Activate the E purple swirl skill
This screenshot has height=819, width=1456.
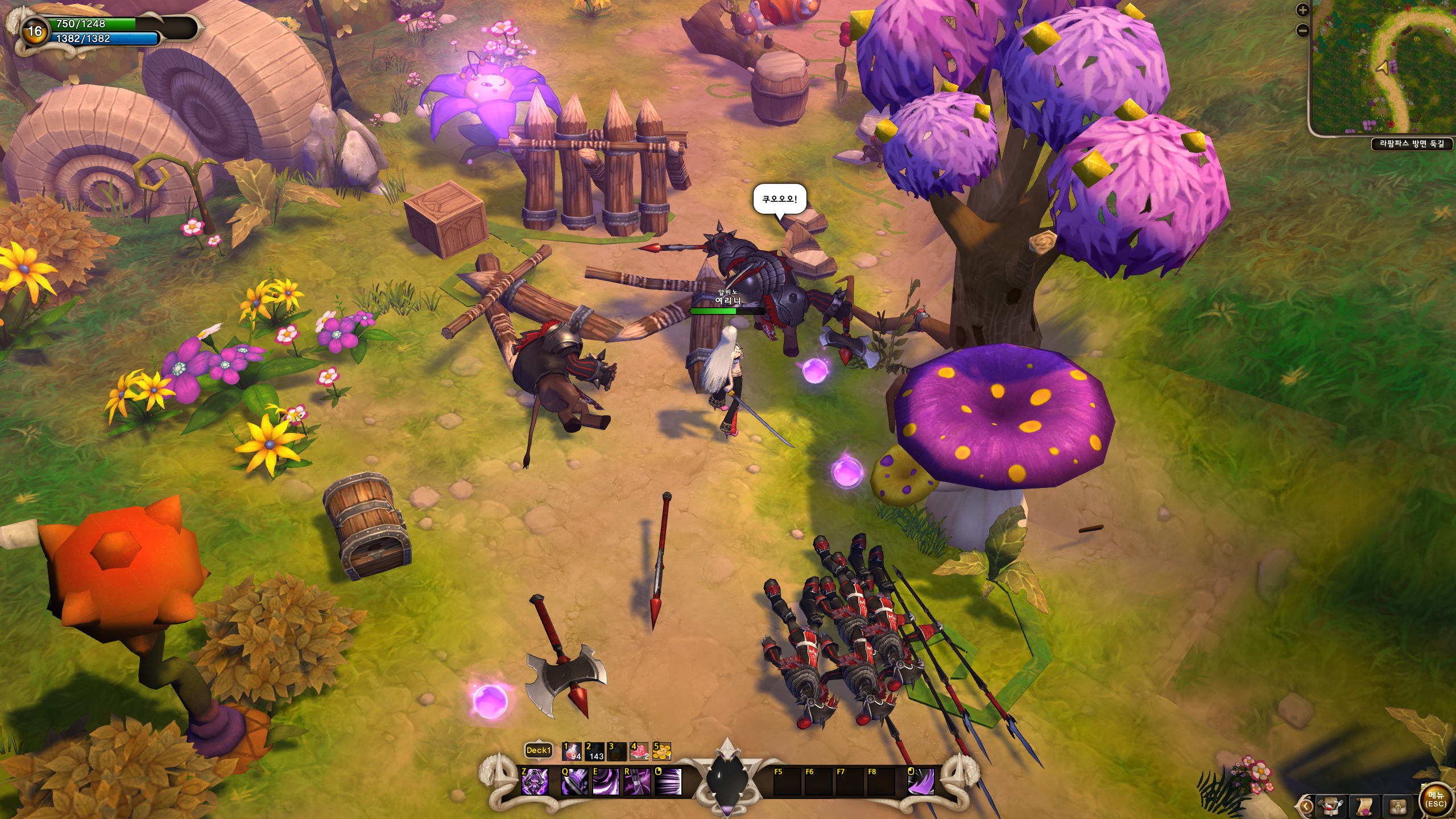pyautogui.click(x=606, y=781)
